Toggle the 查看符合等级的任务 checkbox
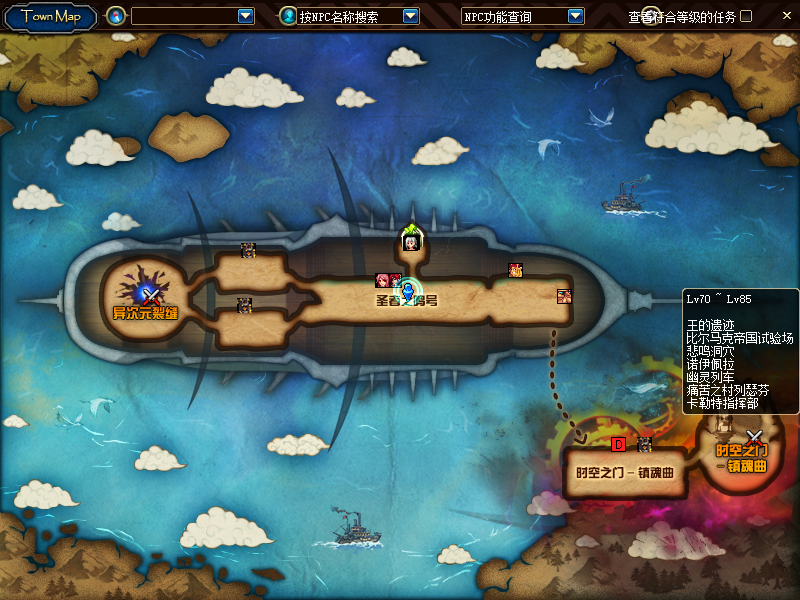This screenshot has height=600, width=800. (x=746, y=16)
